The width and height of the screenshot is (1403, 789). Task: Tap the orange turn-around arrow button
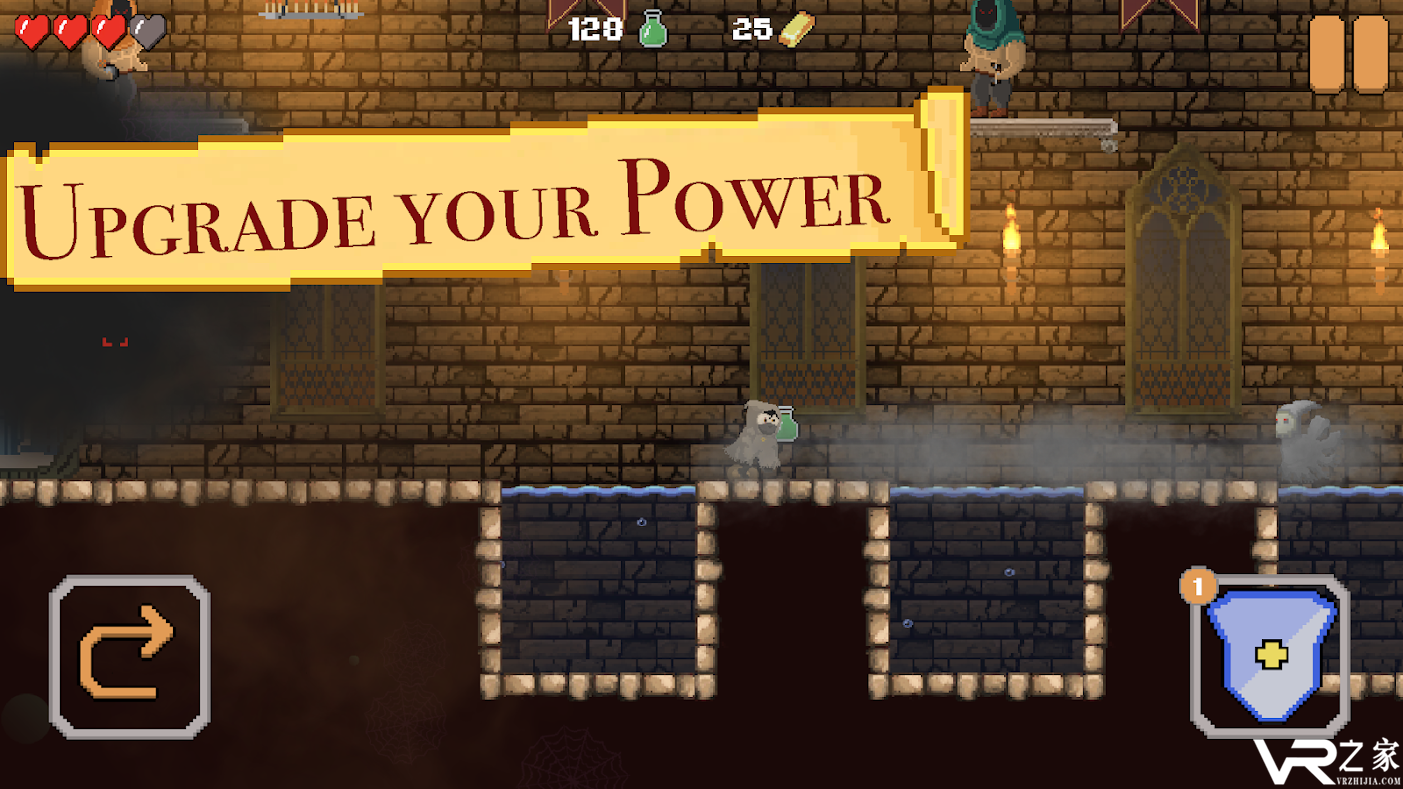[x=129, y=655]
